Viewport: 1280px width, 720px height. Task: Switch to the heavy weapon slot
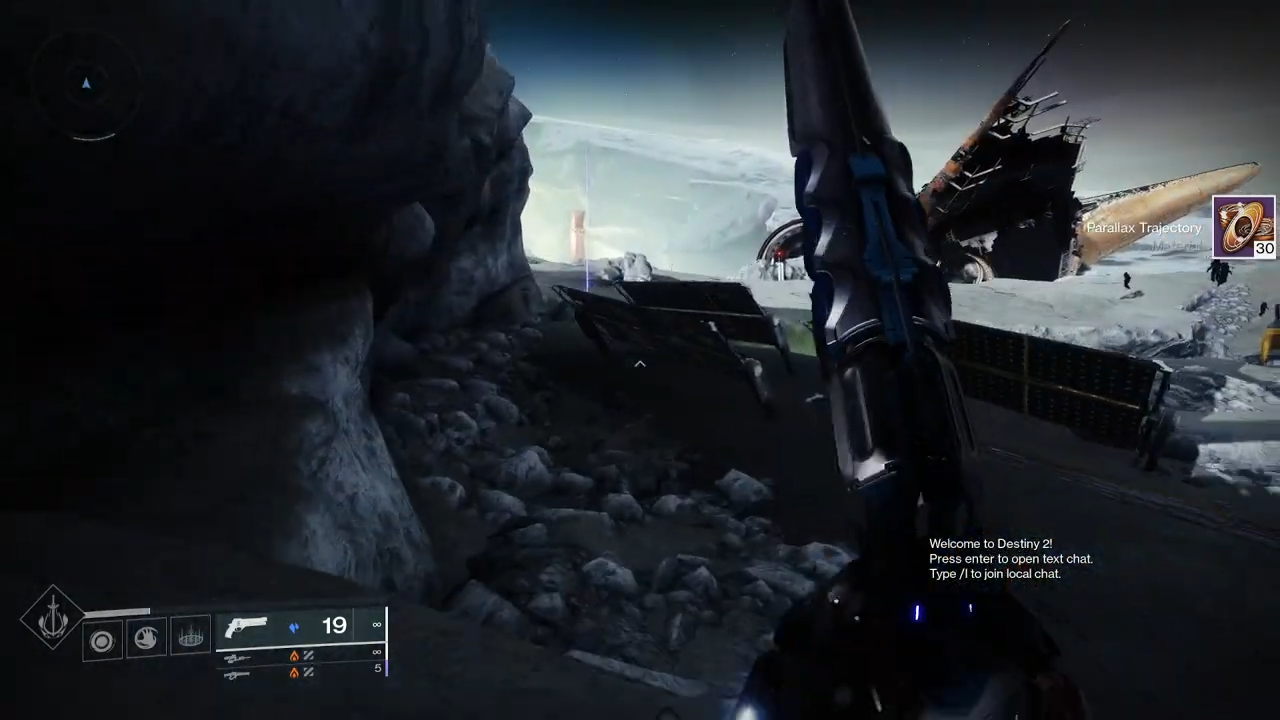(x=238, y=674)
